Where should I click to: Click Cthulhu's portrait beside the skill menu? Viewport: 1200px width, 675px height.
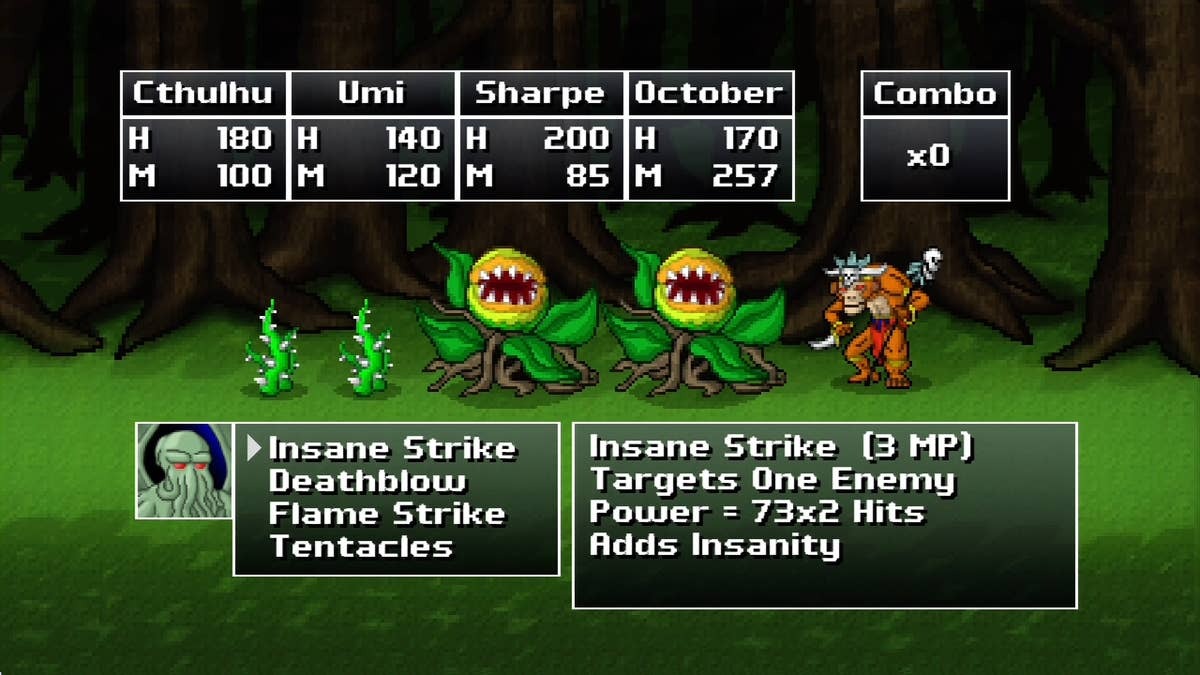[x=184, y=470]
